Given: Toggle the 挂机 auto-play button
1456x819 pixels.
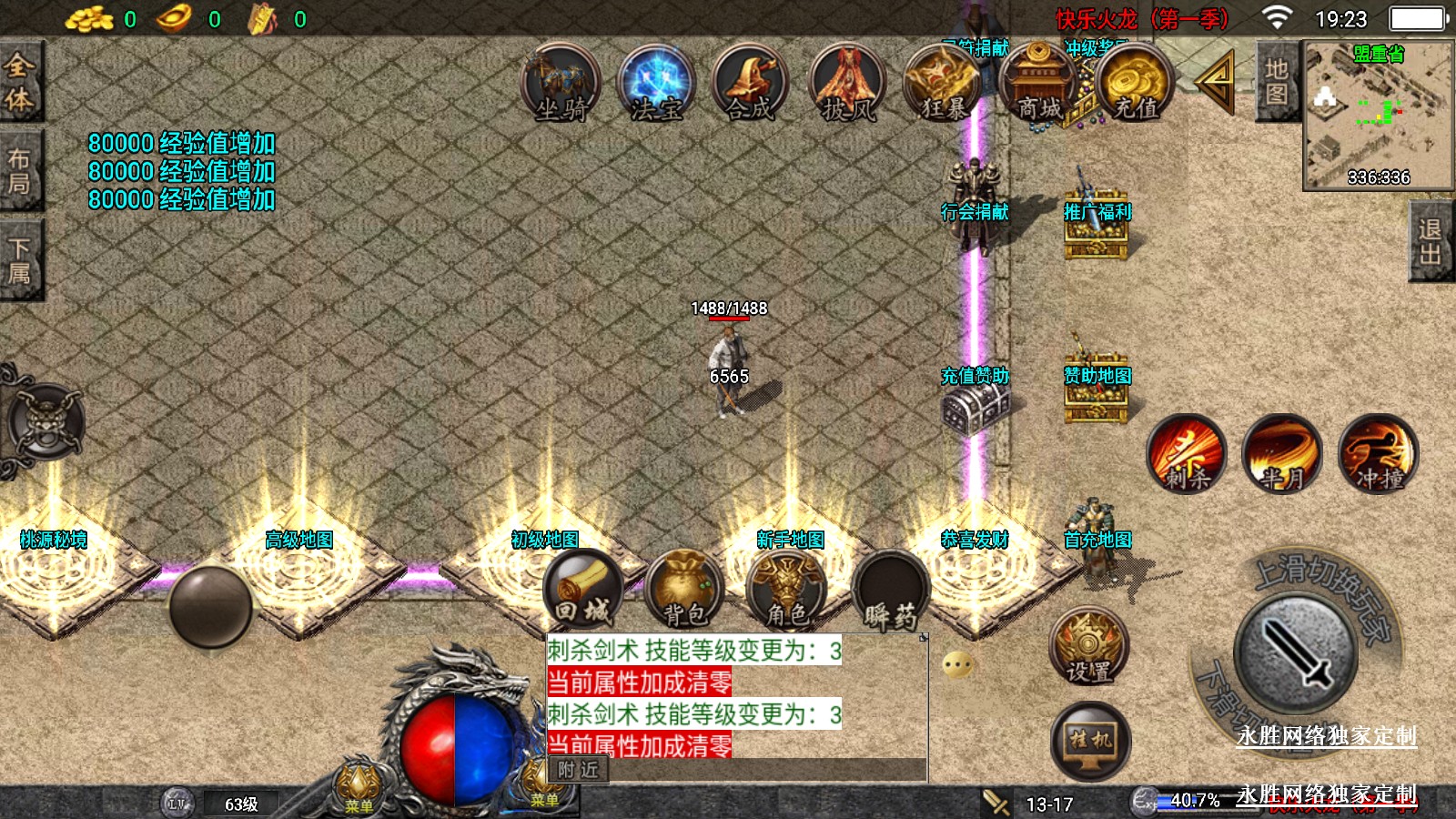Looking at the screenshot, I should pyautogui.click(x=1090, y=740).
